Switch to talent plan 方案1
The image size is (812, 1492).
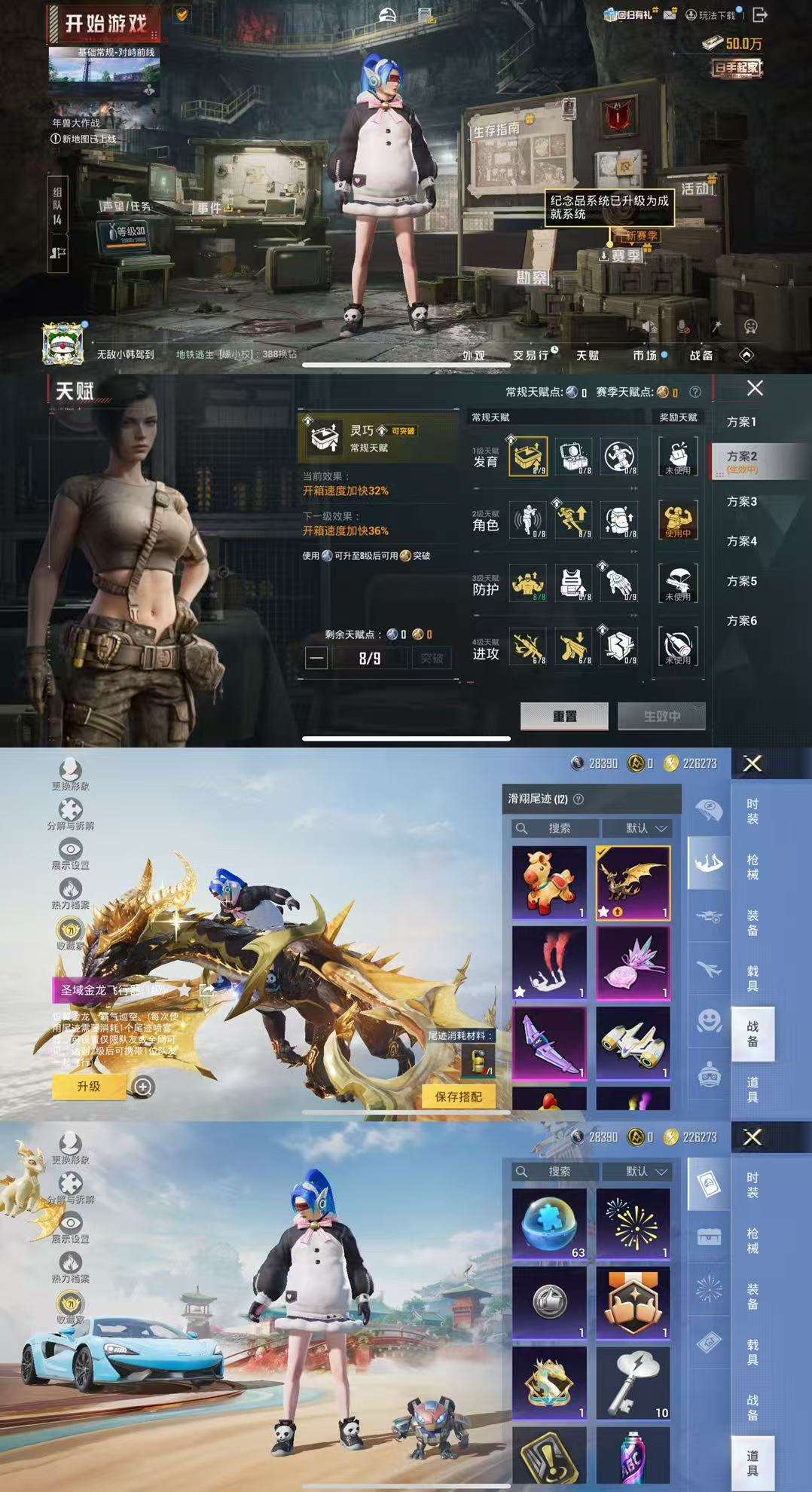point(741,422)
